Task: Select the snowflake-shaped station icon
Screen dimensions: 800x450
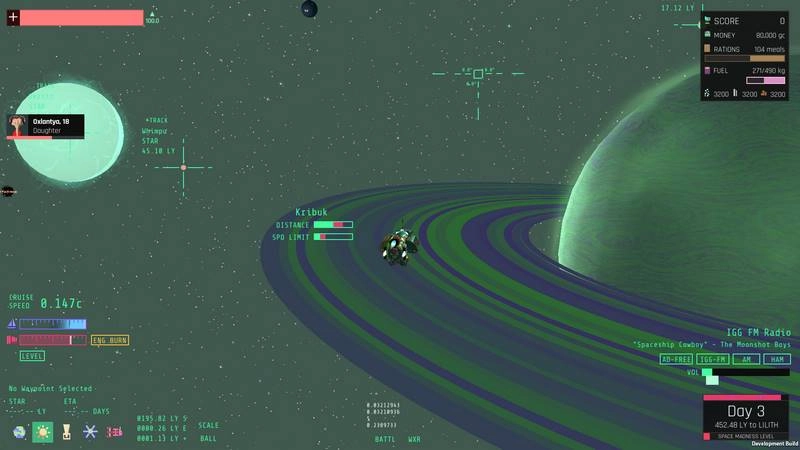Action: coord(90,432)
